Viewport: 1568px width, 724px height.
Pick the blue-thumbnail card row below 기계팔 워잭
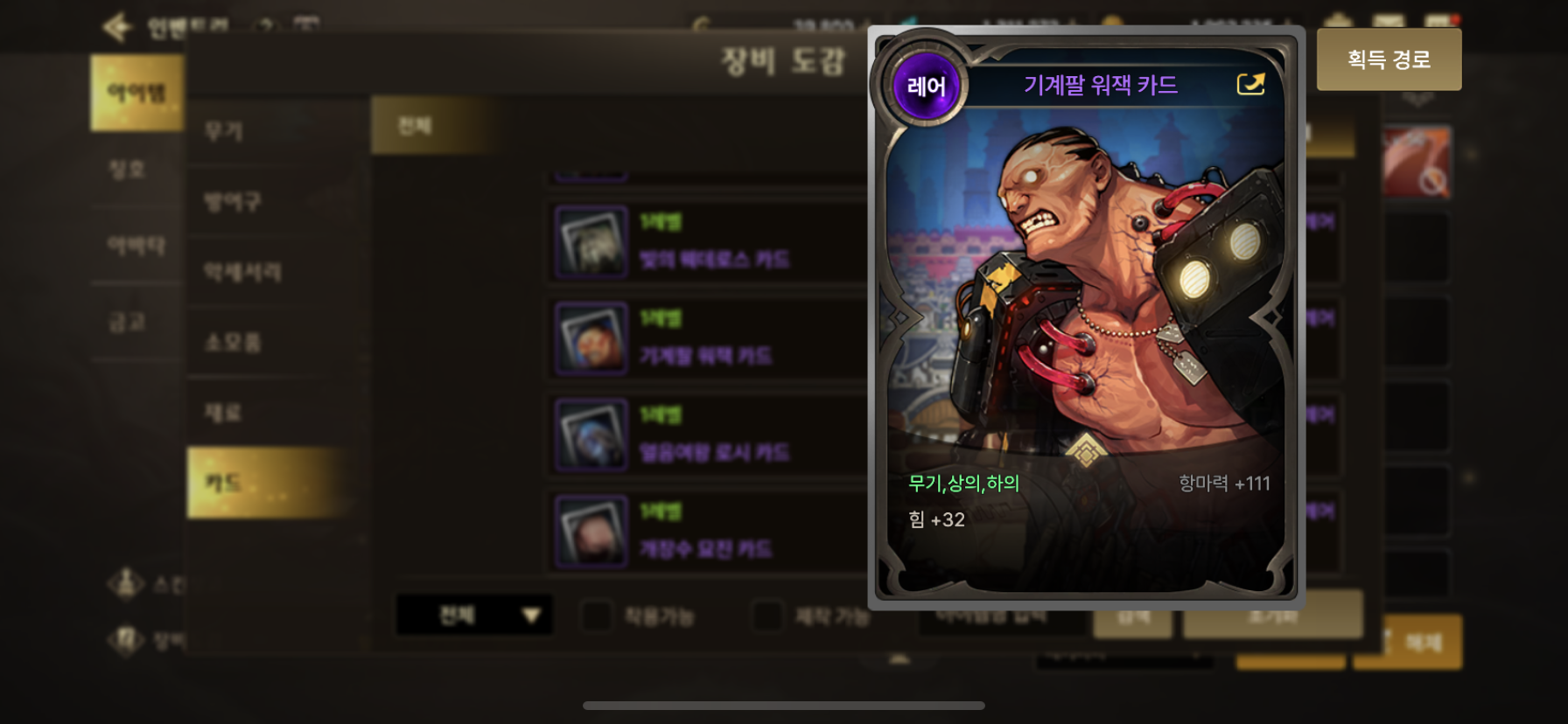click(705, 435)
